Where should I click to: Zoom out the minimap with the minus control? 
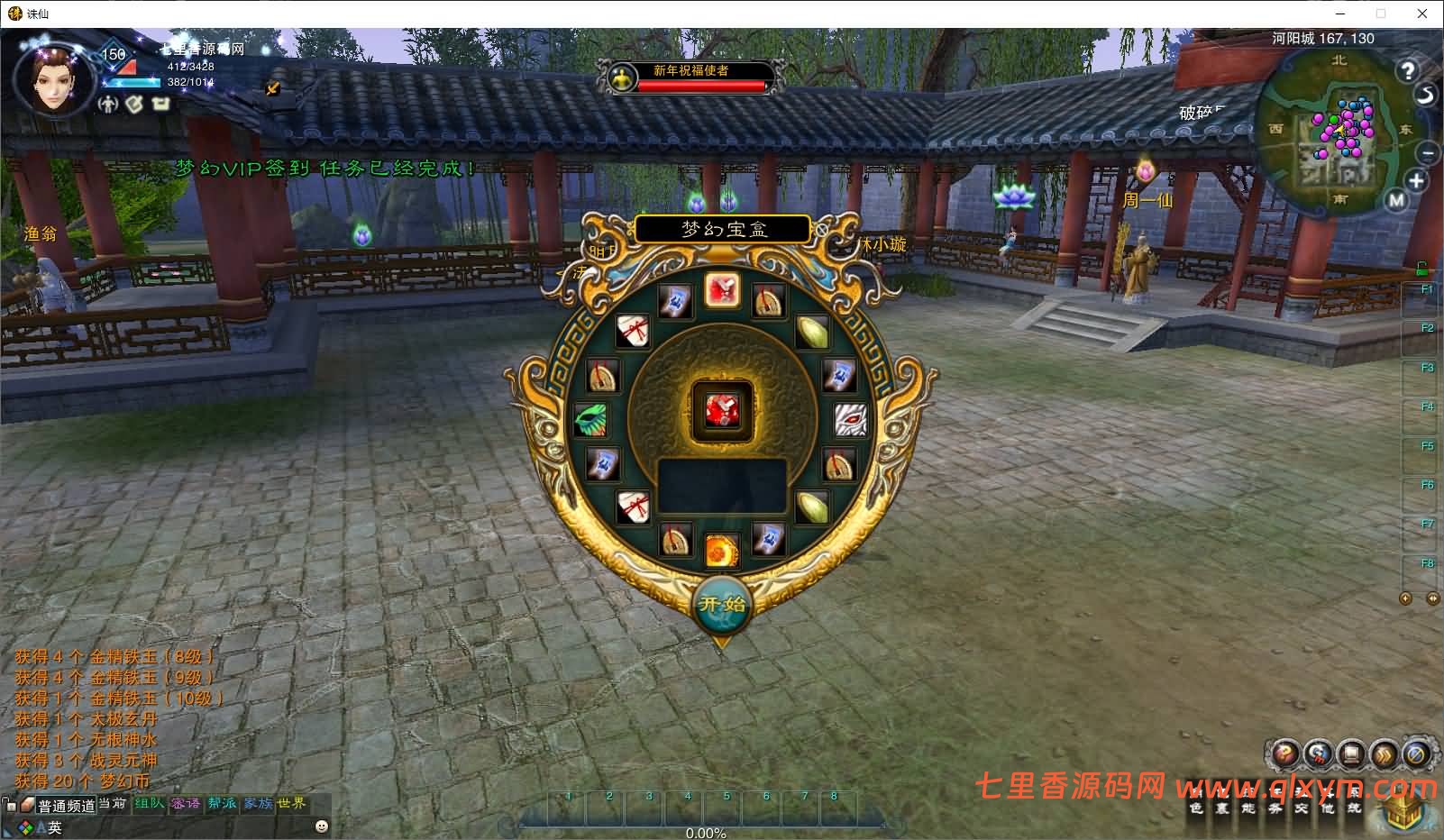coord(1429,154)
